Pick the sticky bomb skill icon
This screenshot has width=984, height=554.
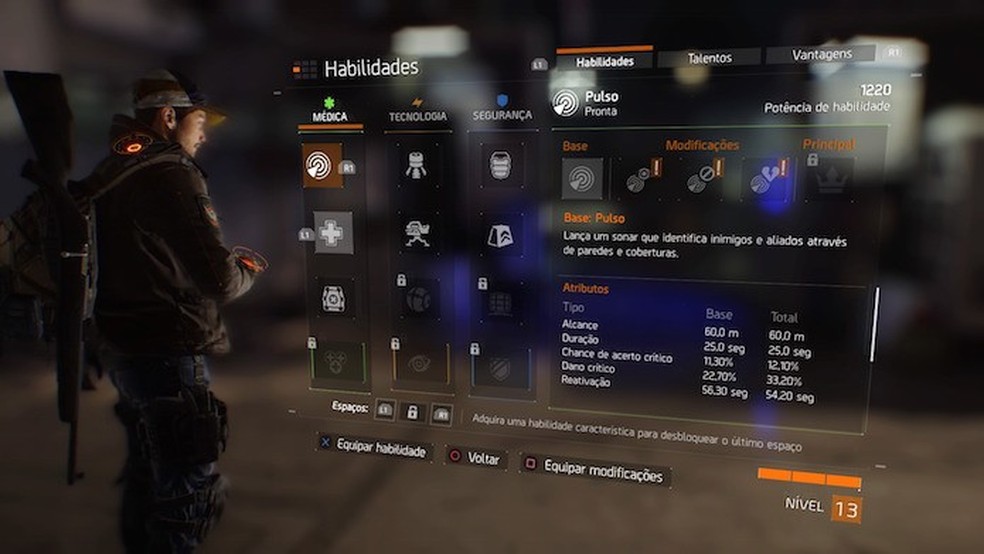(x=417, y=165)
